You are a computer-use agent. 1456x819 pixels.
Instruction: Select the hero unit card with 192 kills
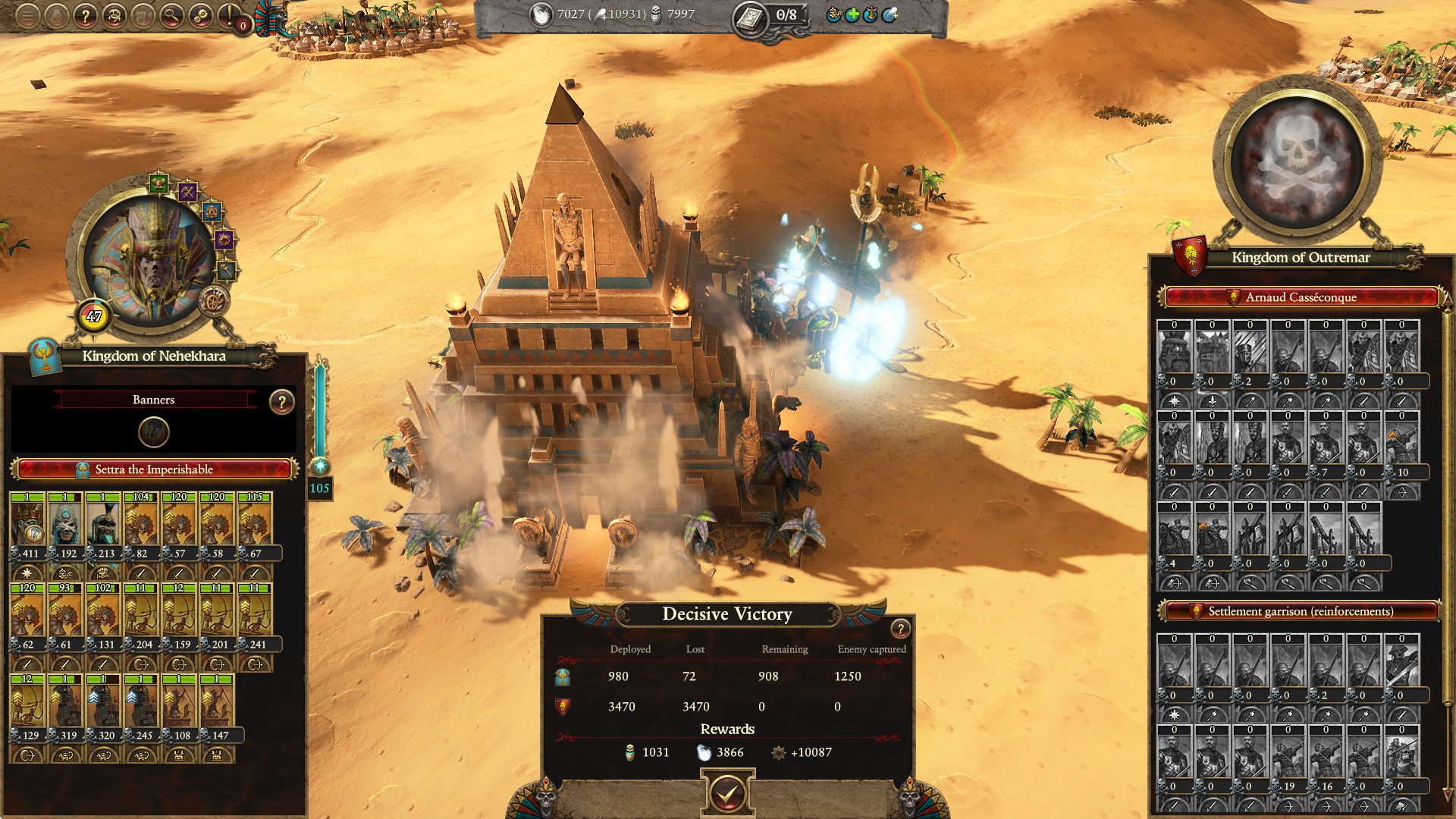tap(66, 522)
